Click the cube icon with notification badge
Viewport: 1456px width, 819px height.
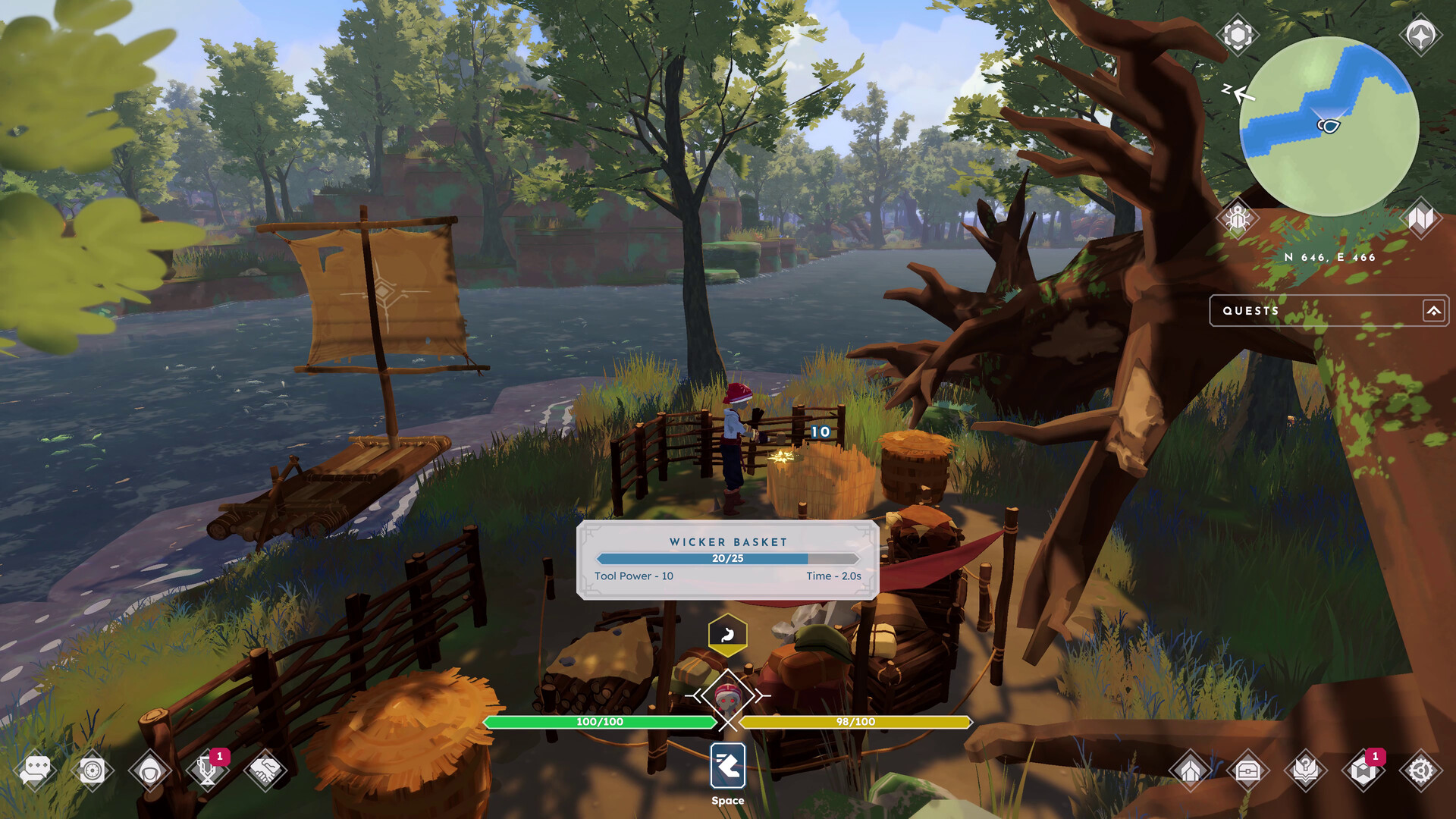pyautogui.click(x=1363, y=771)
